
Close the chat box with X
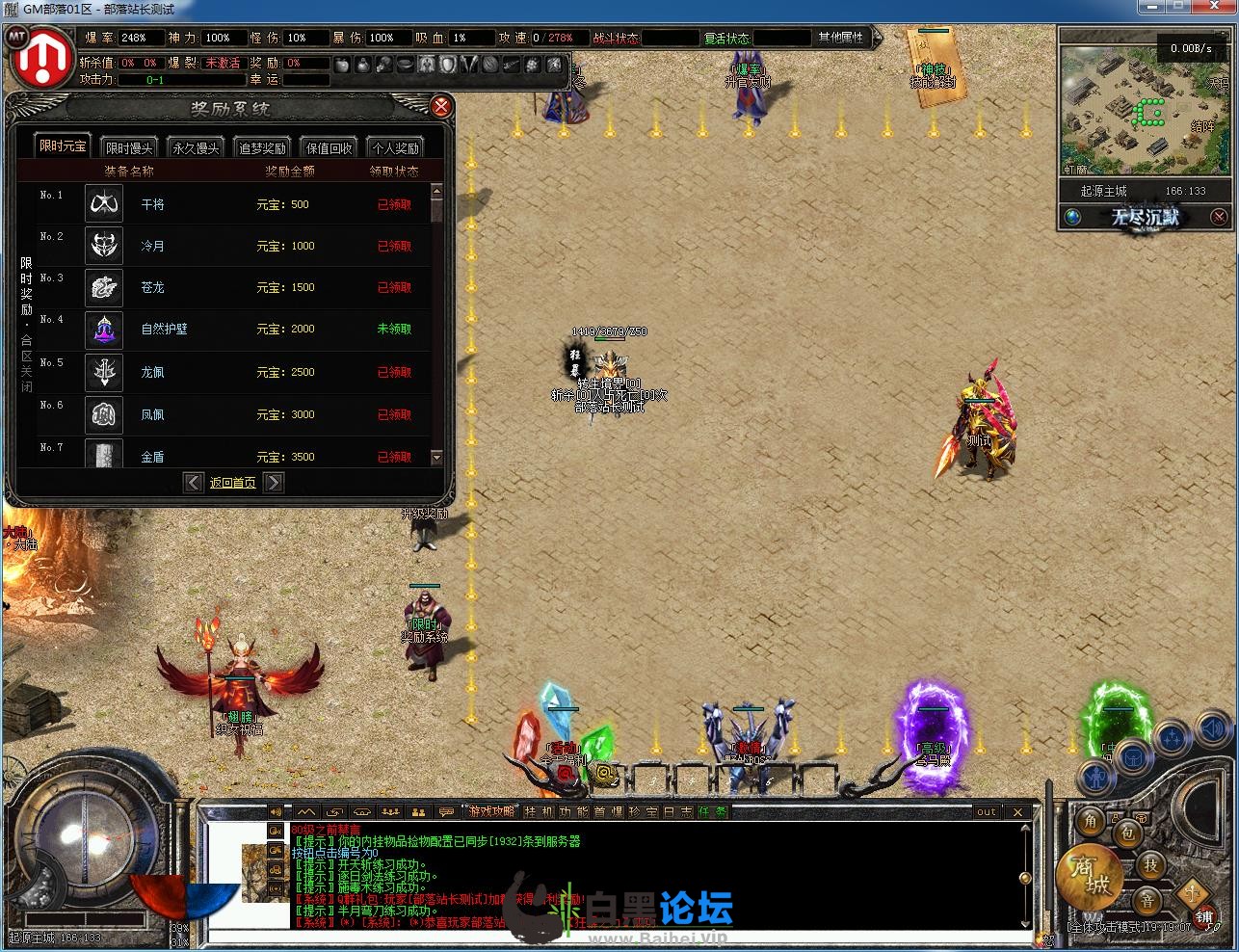[x=1017, y=811]
